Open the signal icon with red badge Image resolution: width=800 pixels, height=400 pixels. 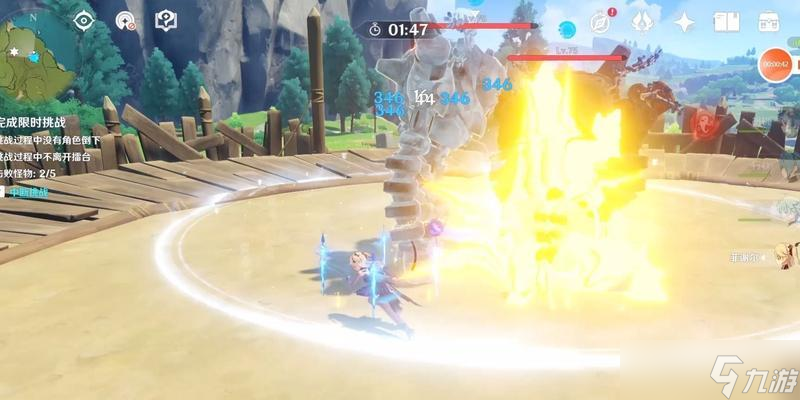pos(125,20)
